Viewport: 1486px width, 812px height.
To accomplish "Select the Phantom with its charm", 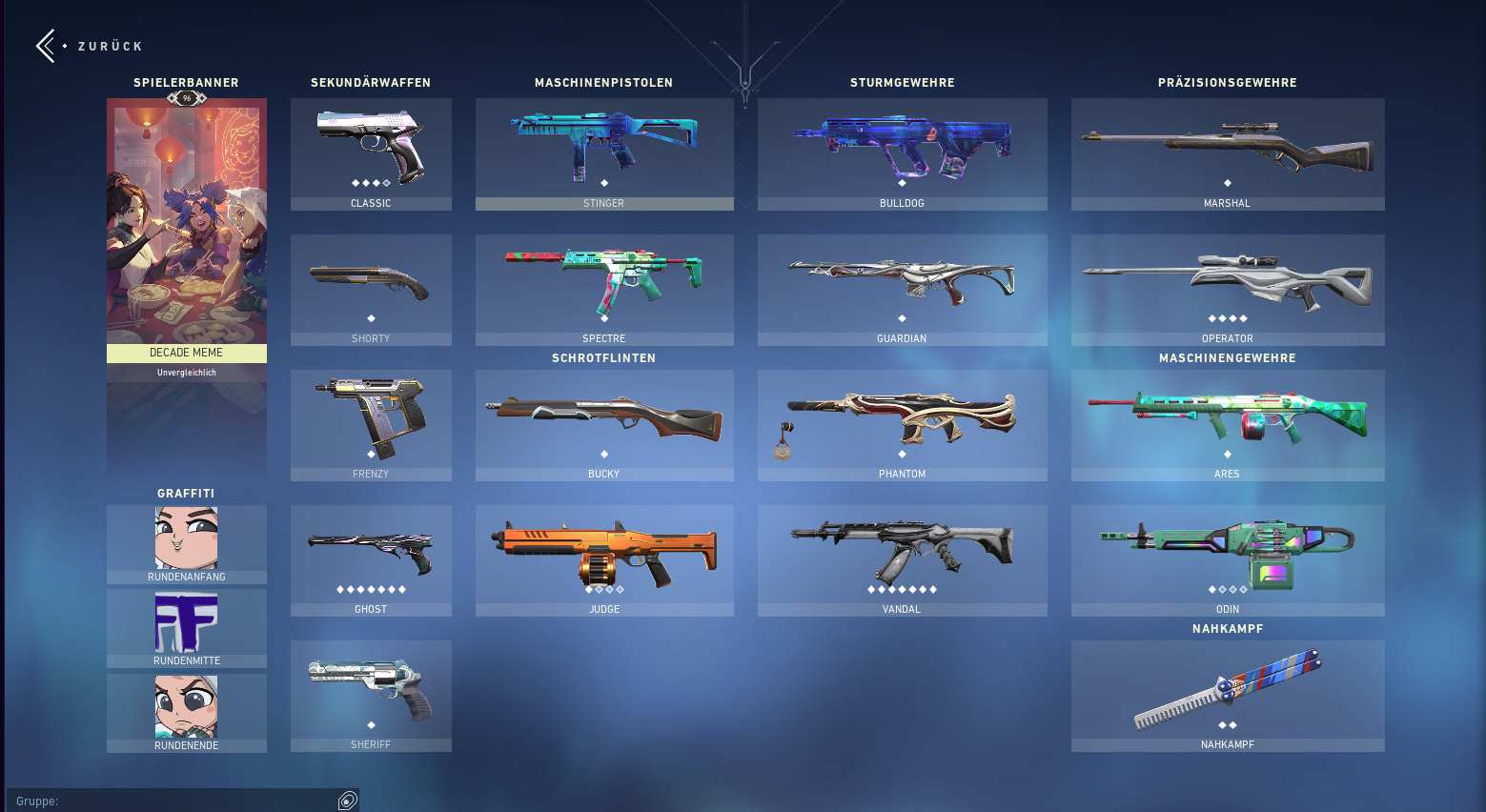I will (901, 422).
